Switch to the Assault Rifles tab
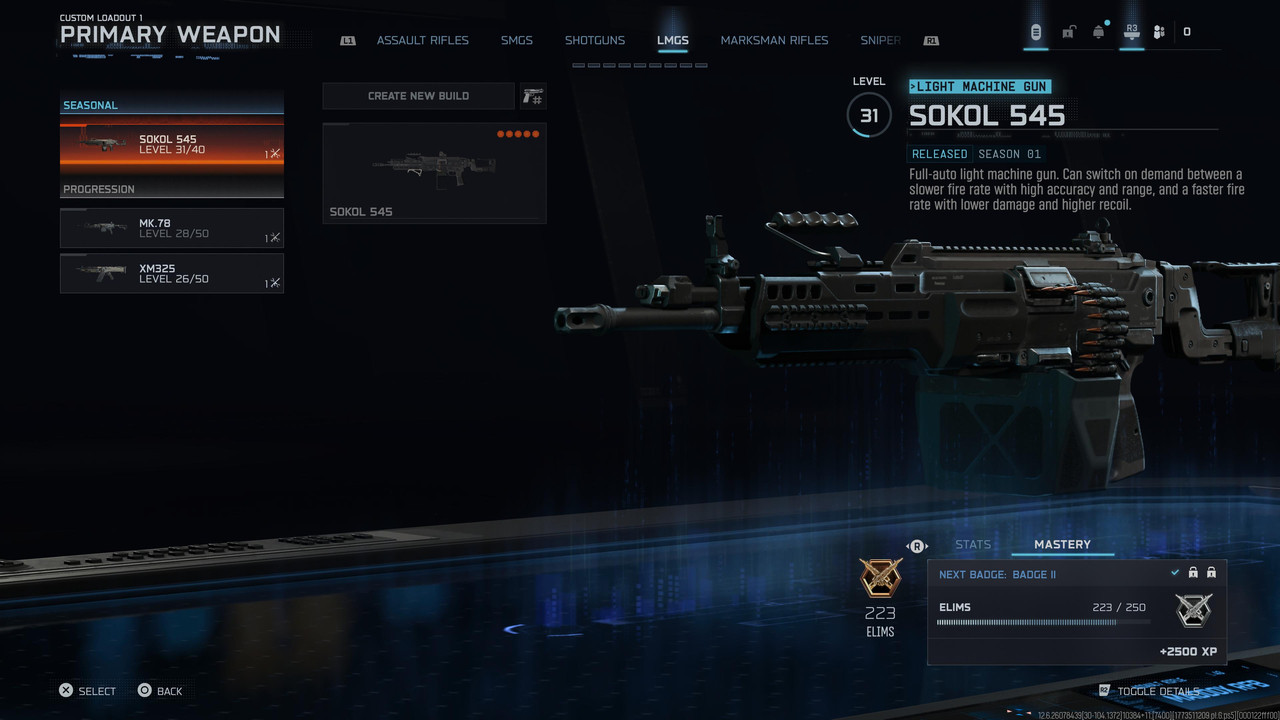The height and width of the screenshot is (720, 1280). pyautogui.click(x=422, y=41)
